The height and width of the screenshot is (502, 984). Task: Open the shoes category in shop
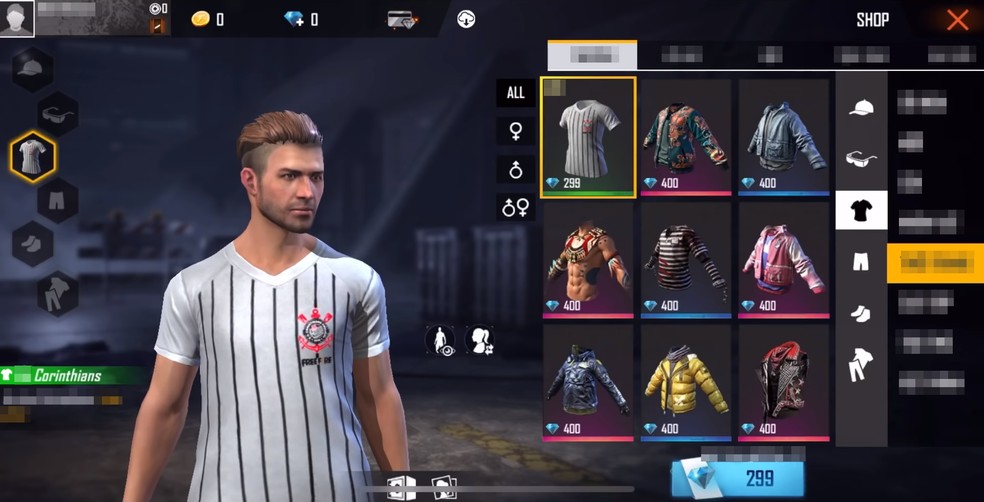[x=861, y=314]
